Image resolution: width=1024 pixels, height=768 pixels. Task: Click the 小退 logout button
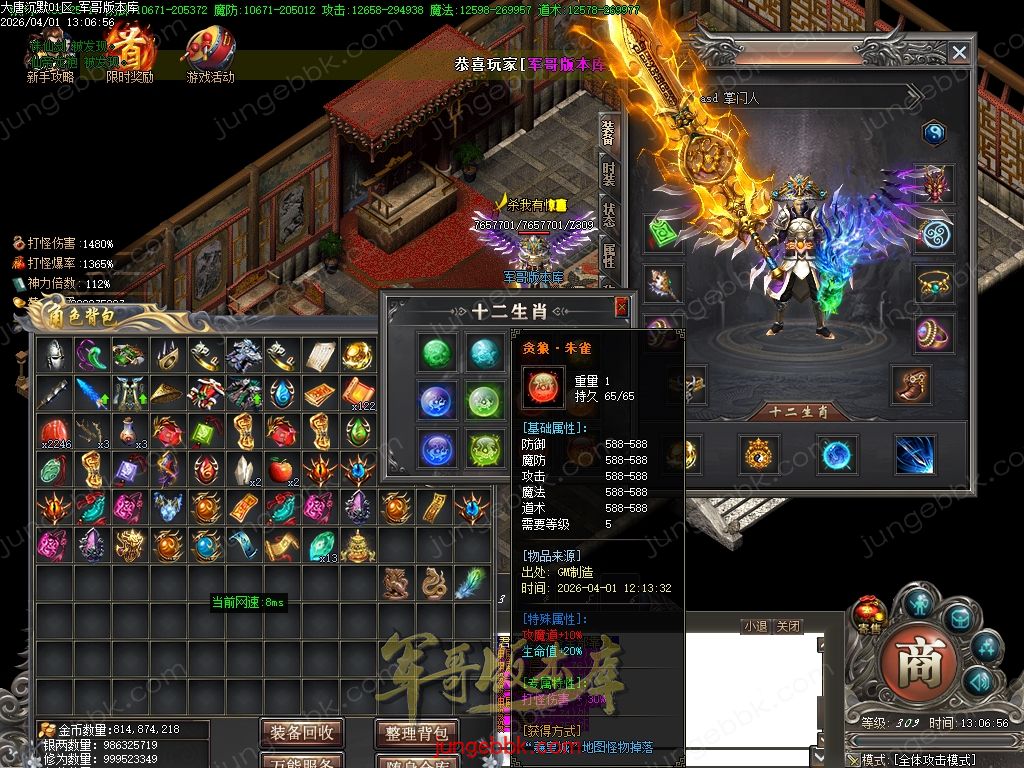755,626
